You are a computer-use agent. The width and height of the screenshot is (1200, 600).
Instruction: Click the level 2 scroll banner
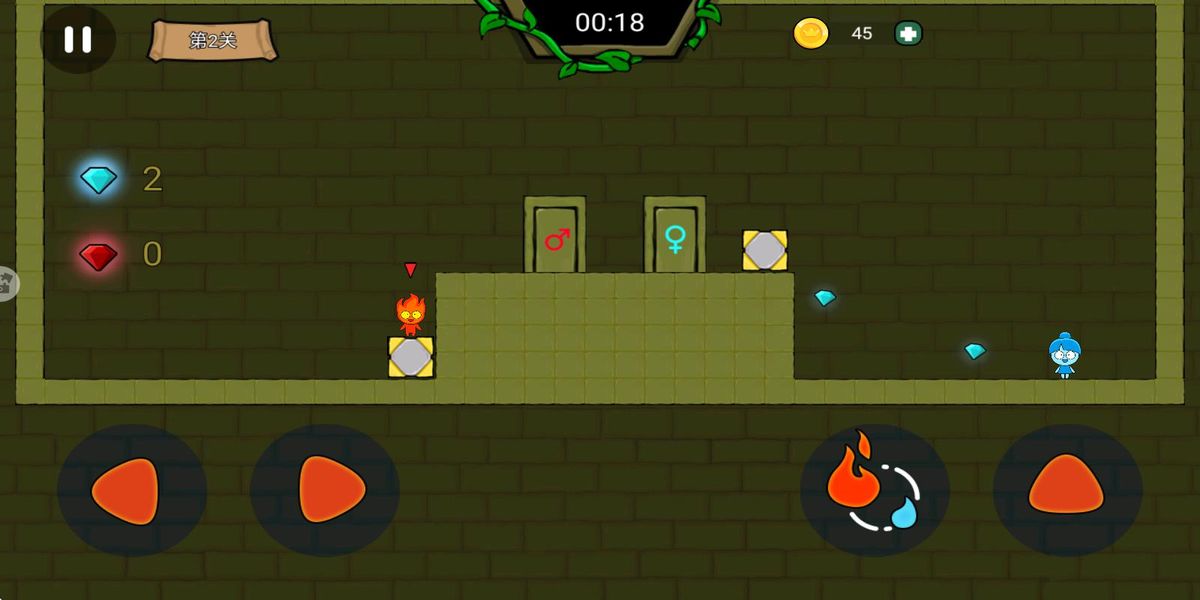[x=213, y=41]
